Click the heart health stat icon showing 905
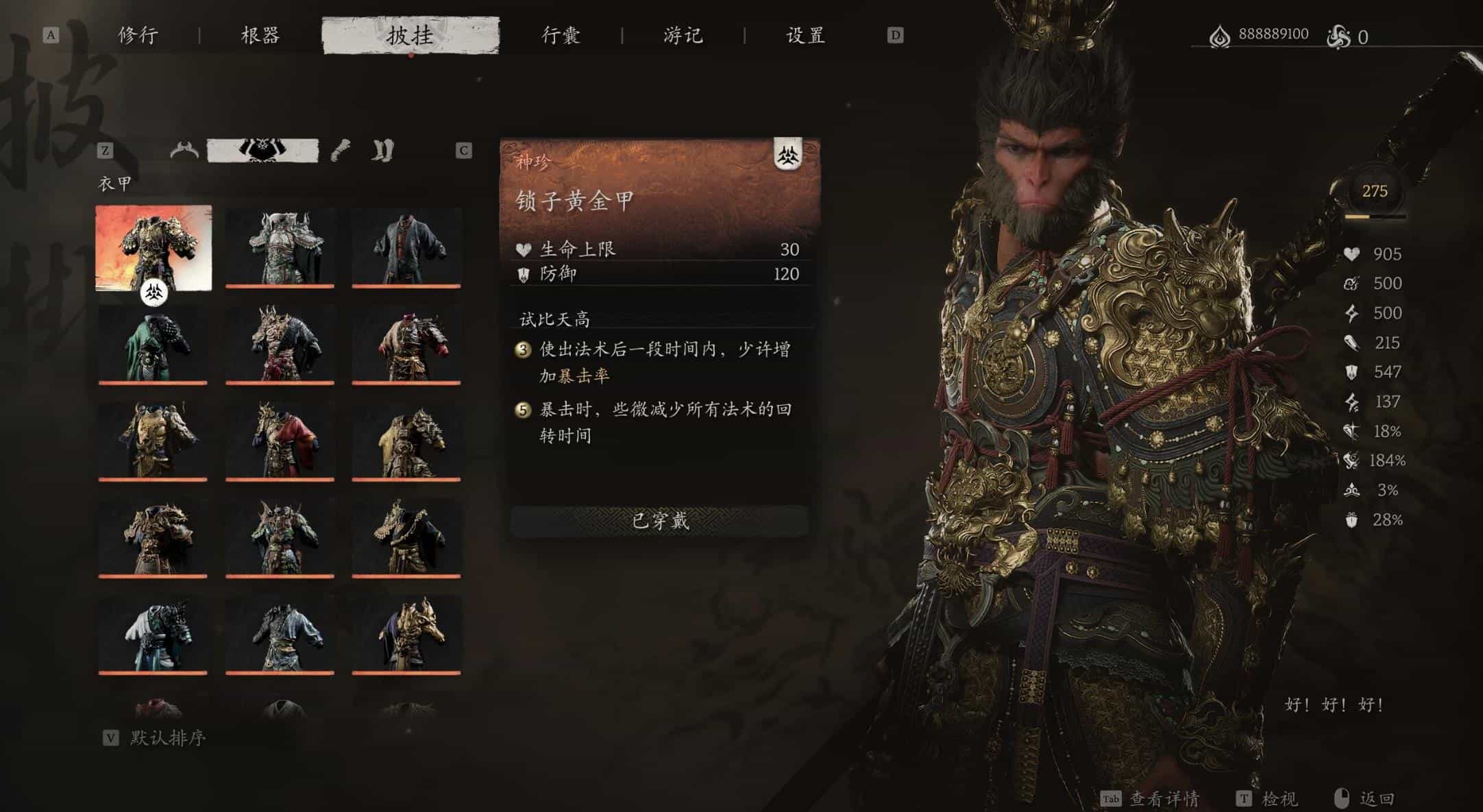This screenshot has height=812, width=1483. [x=1352, y=255]
